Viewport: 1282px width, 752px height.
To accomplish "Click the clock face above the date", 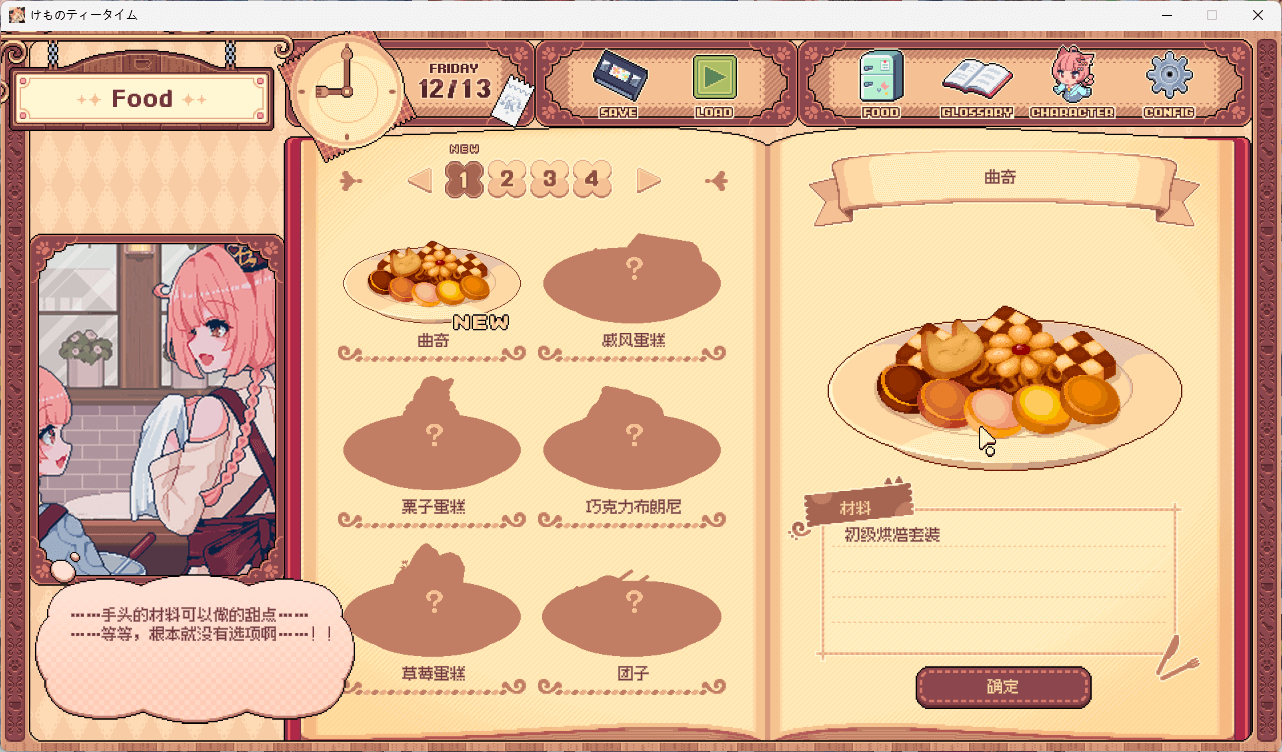I will [x=346, y=88].
